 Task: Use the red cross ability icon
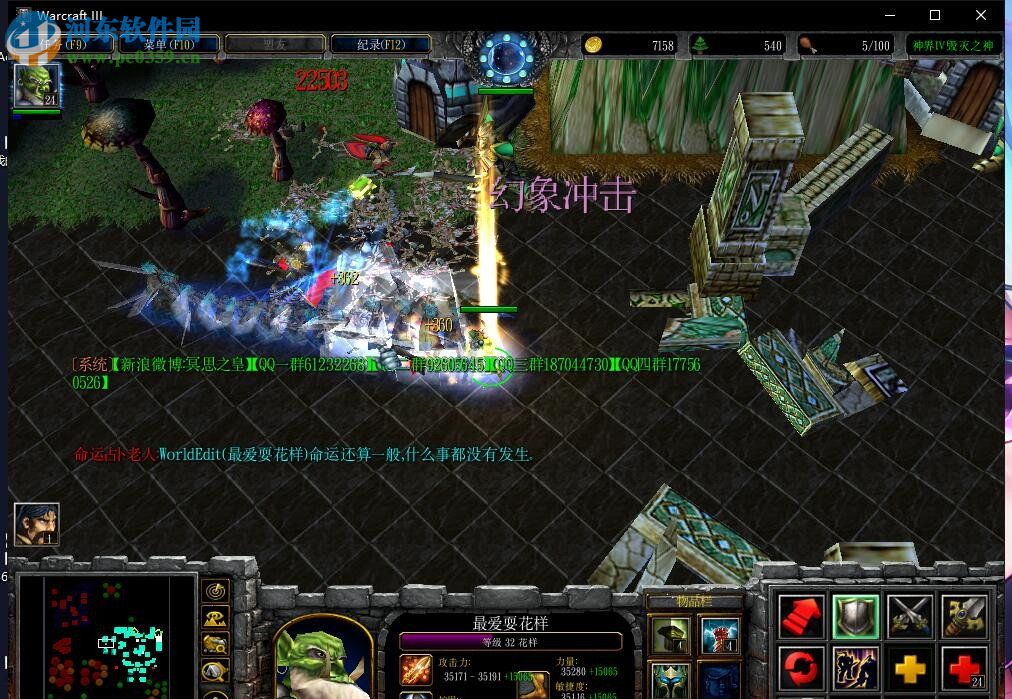(x=964, y=668)
